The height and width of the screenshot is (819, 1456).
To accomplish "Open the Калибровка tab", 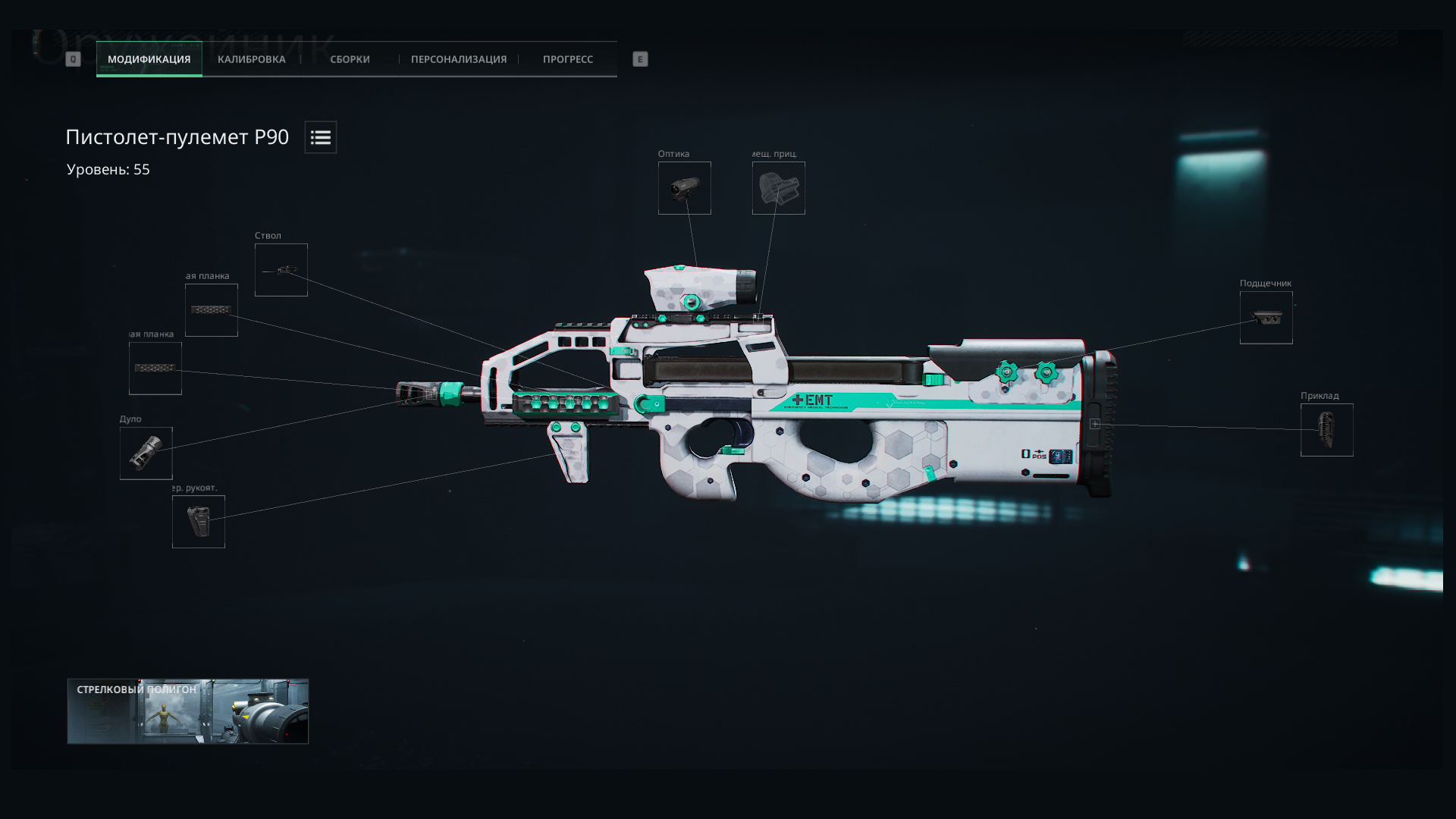I will 251,59.
